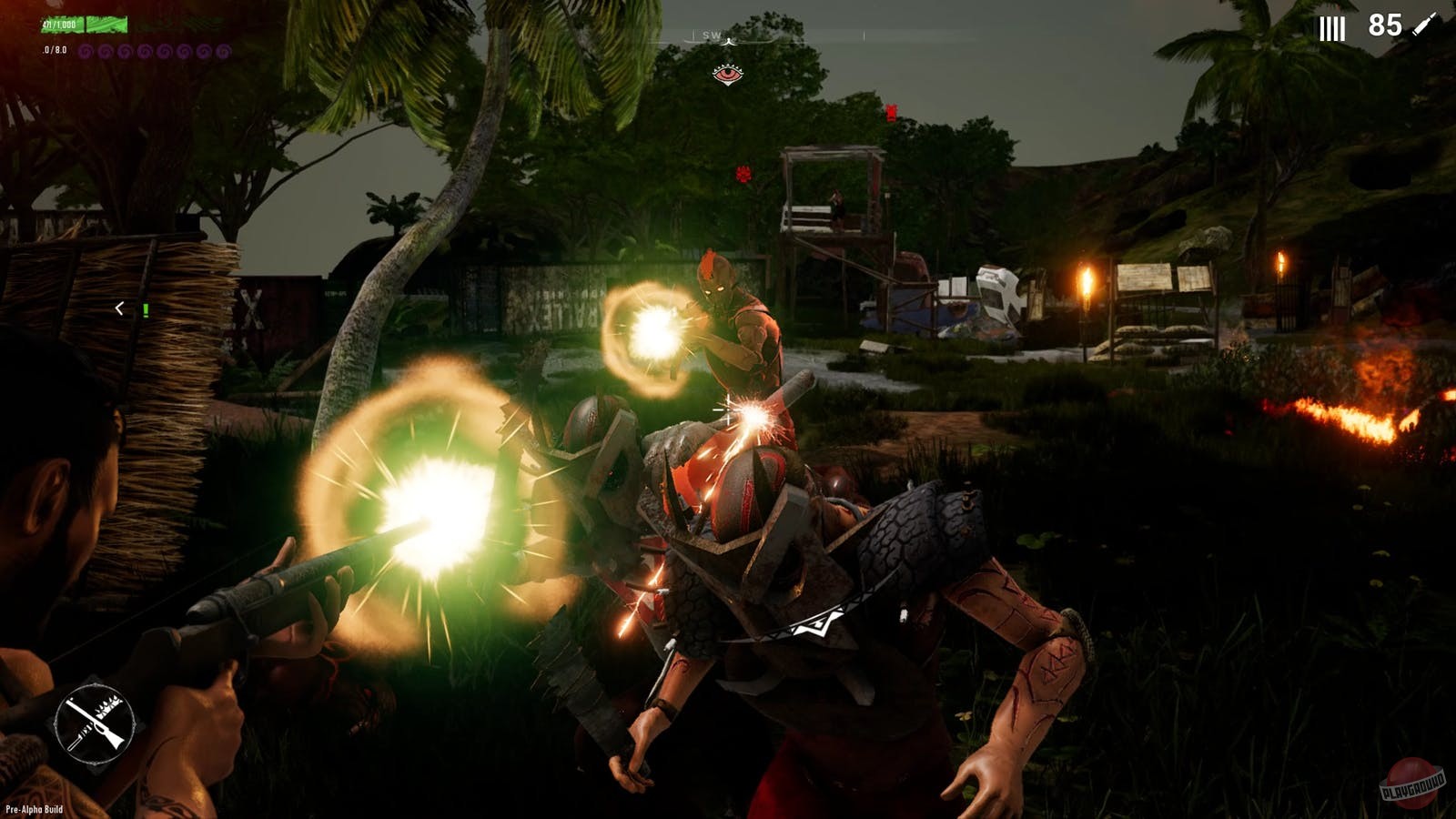The image size is (1456, 819).
Task: Click the green 471/1,000 health bar
Action: [82, 24]
